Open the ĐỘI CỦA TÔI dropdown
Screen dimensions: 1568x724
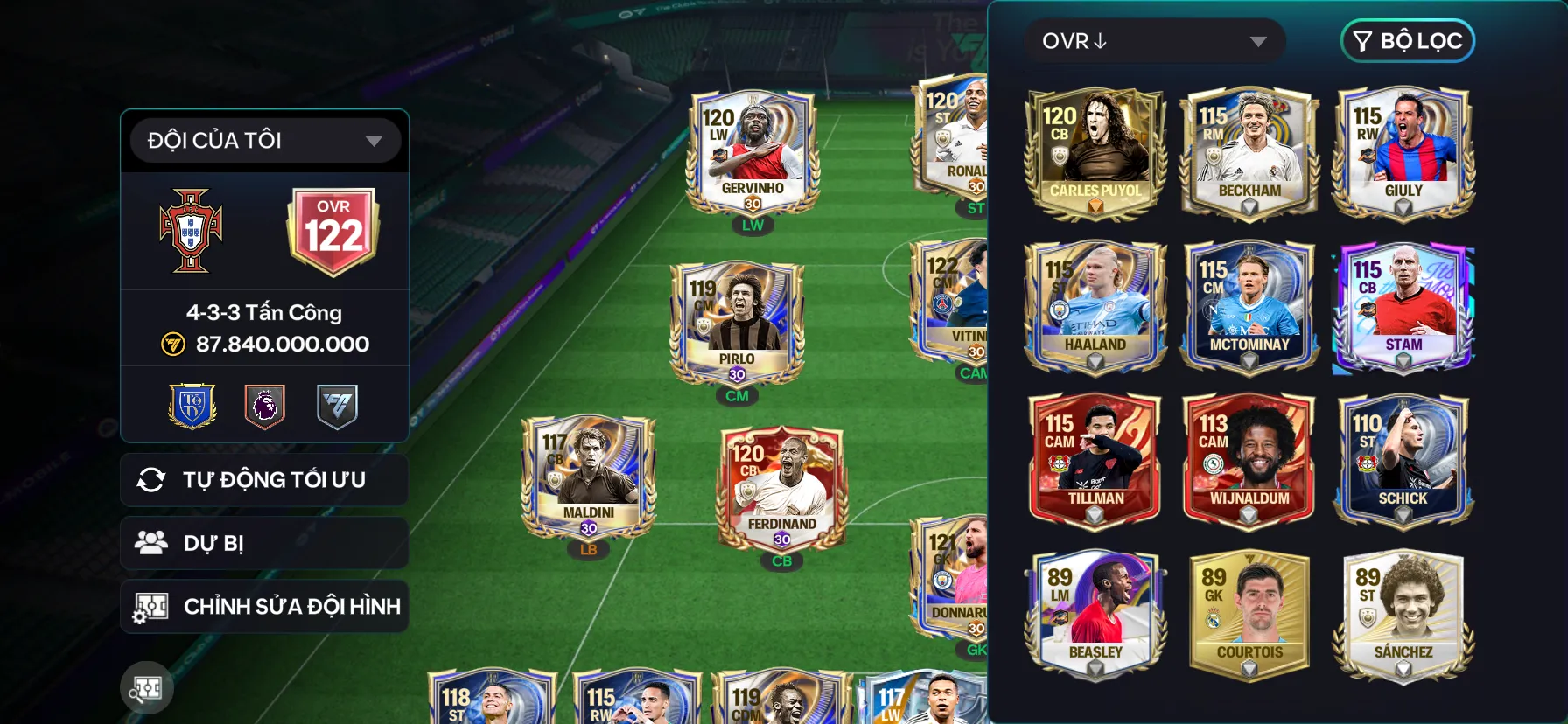click(x=264, y=140)
